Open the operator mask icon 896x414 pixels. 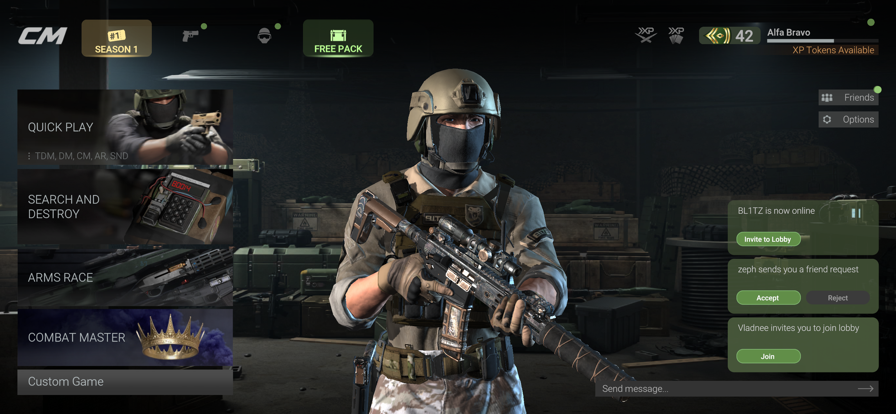(x=264, y=37)
